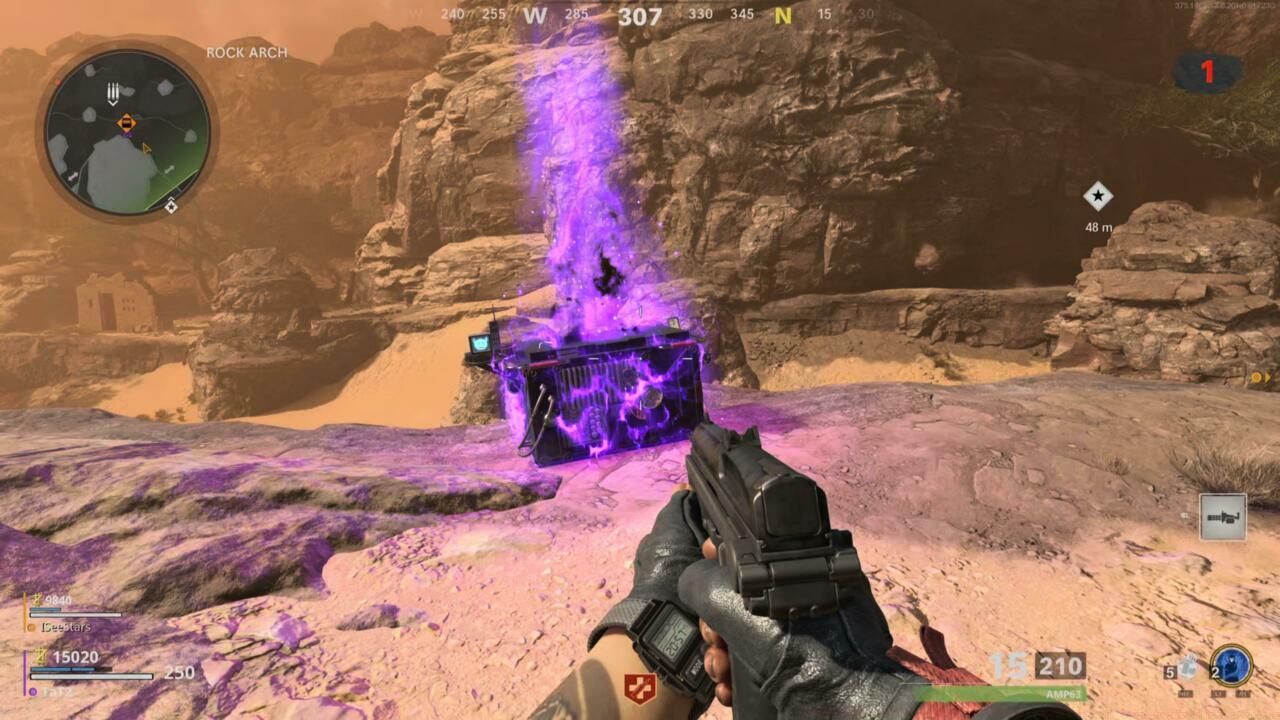This screenshot has height=720, width=1280.
Task: Select the Pack-a-Punch ammo marker on minimap
Action: pyautogui.click(x=113, y=94)
